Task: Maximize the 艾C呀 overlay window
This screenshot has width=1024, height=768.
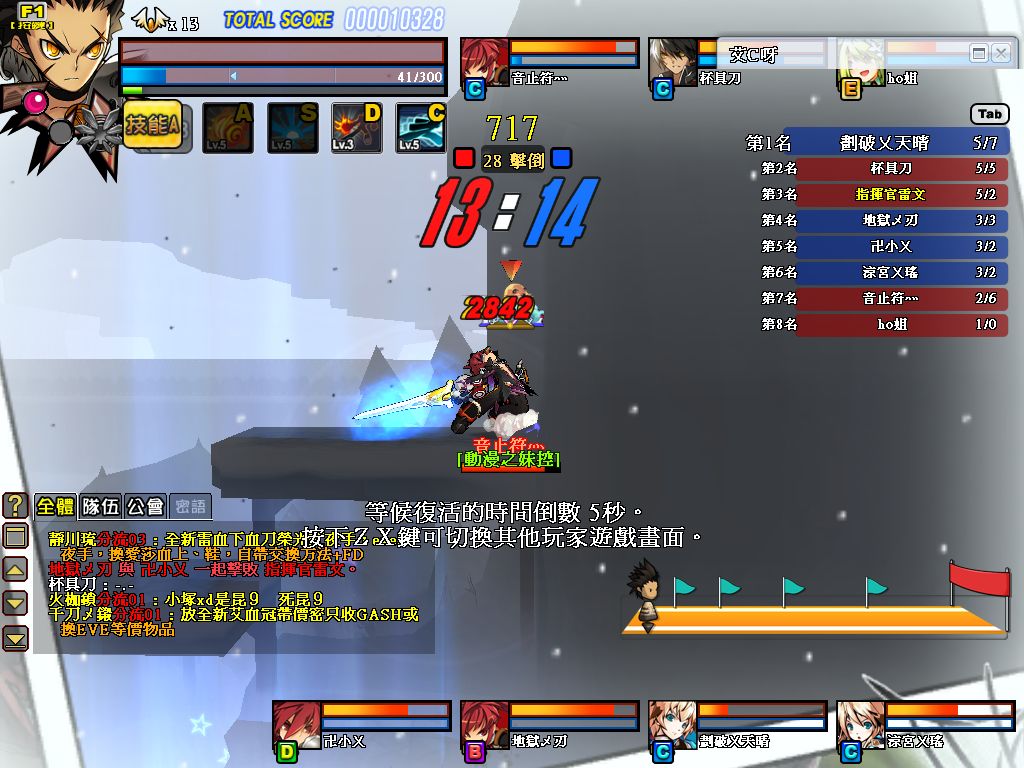Action: tap(979, 53)
